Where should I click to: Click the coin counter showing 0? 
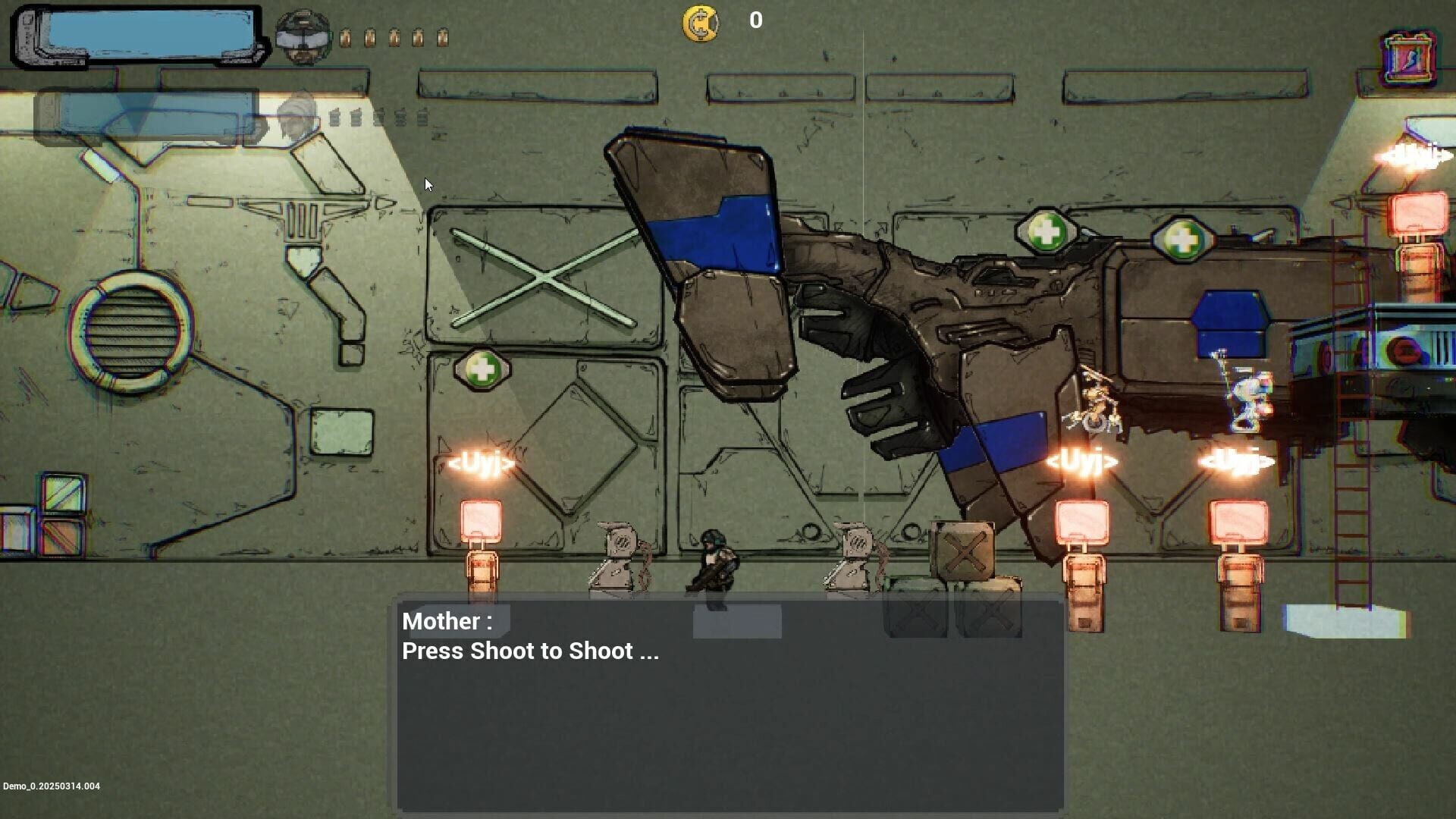(x=755, y=20)
